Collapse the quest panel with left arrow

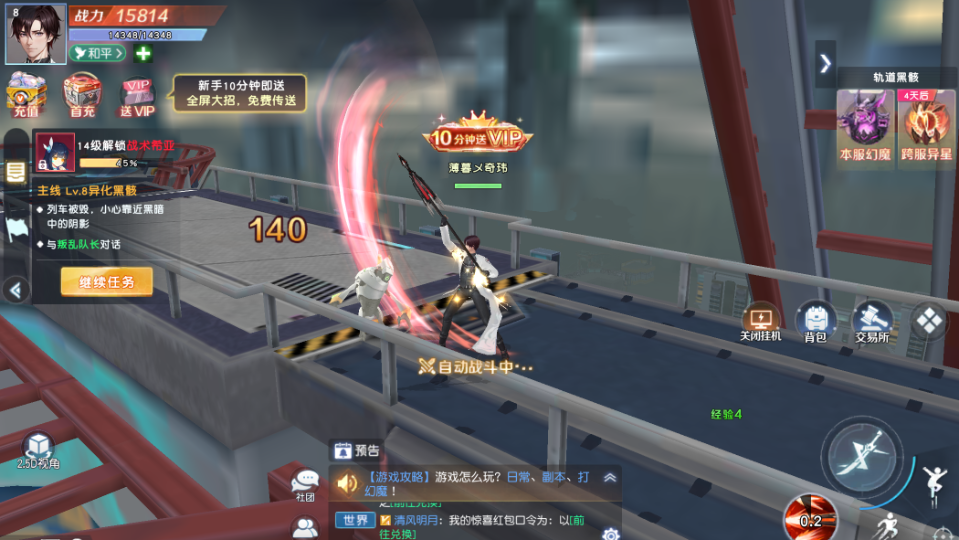point(14,290)
